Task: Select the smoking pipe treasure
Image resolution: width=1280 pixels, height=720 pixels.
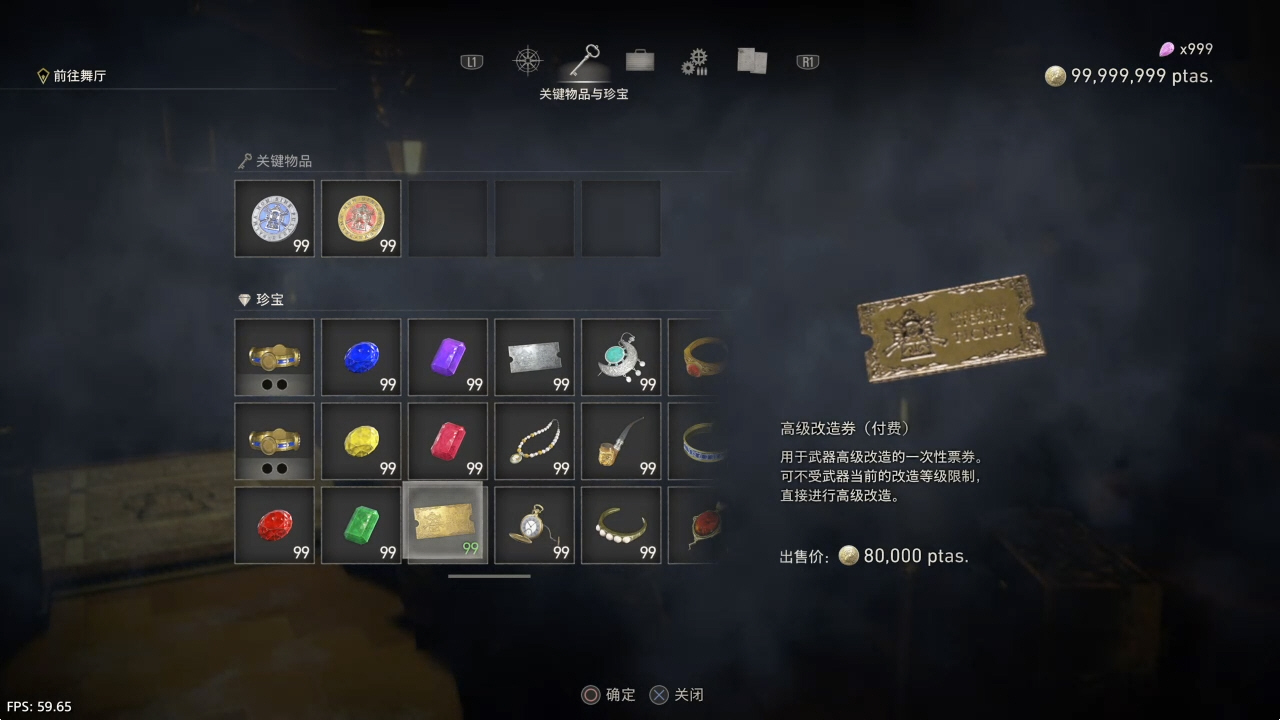Action: (x=621, y=441)
